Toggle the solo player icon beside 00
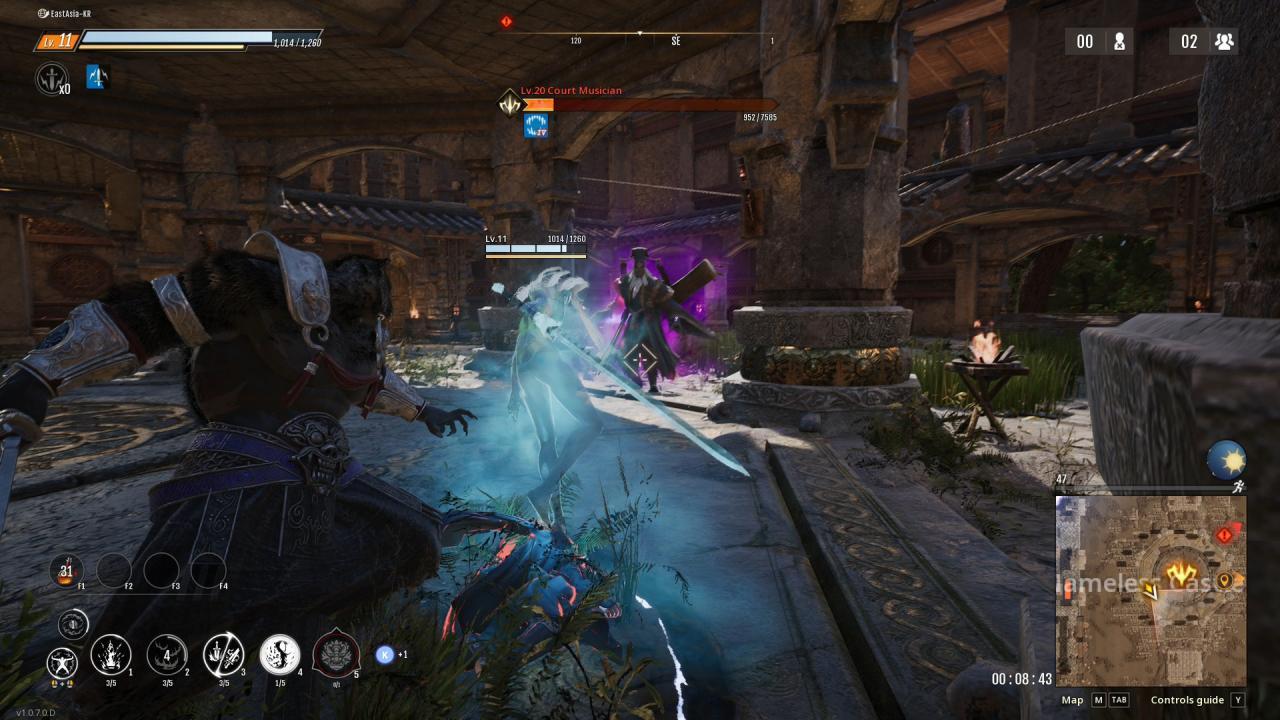The image size is (1280, 720). [1120, 42]
